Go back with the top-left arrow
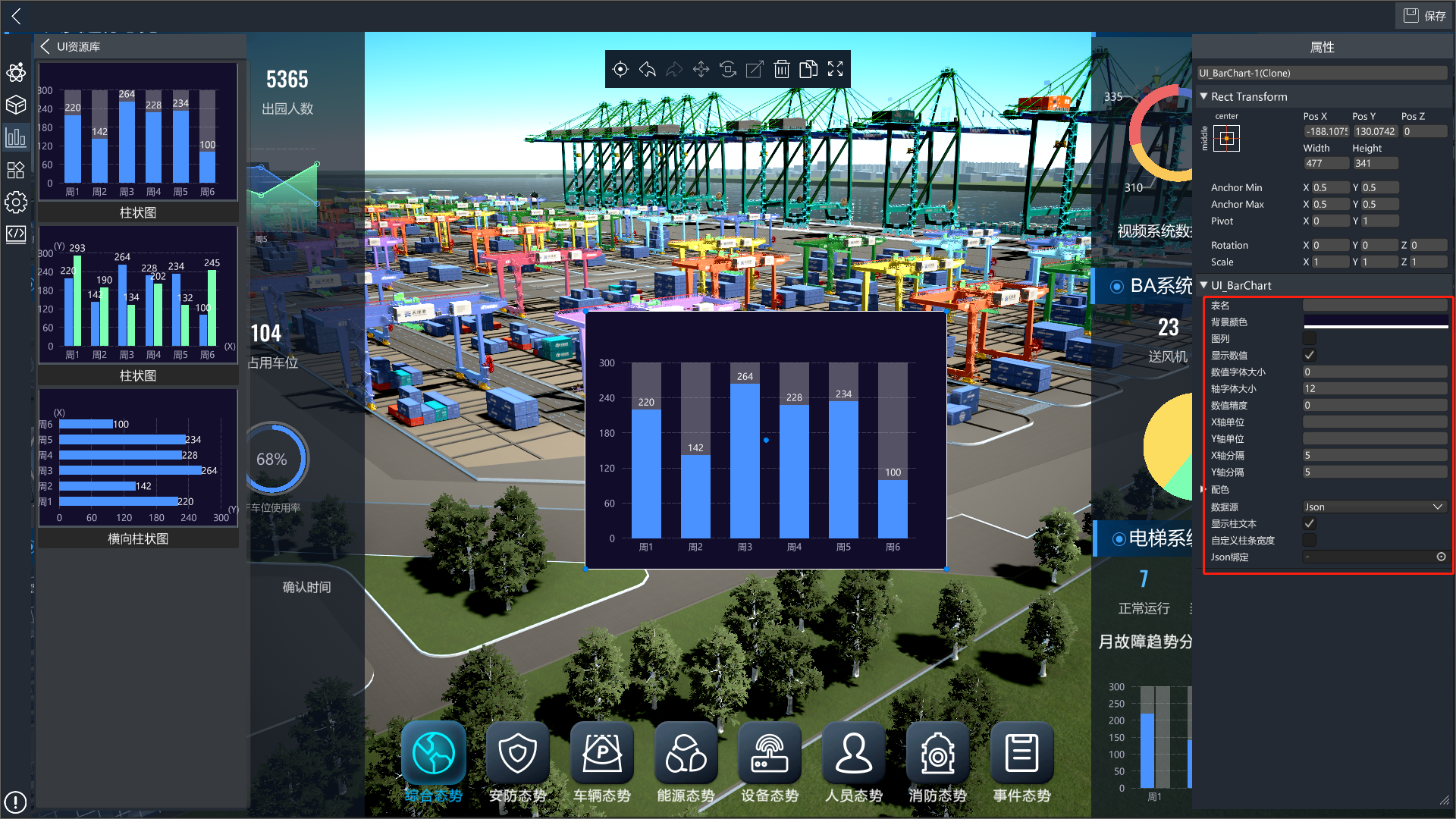 [x=16, y=16]
